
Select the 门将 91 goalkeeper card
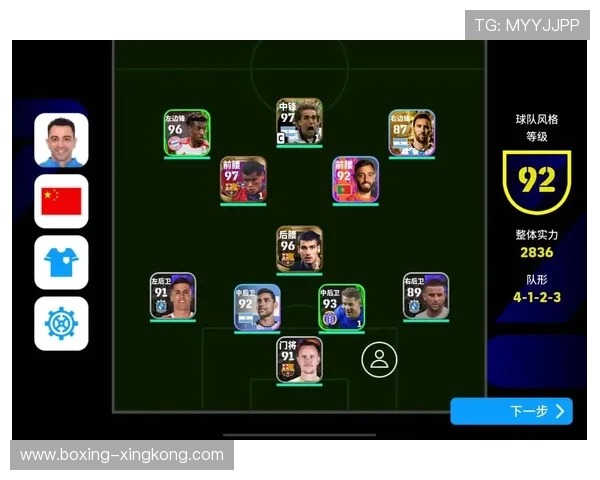click(300, 360)
